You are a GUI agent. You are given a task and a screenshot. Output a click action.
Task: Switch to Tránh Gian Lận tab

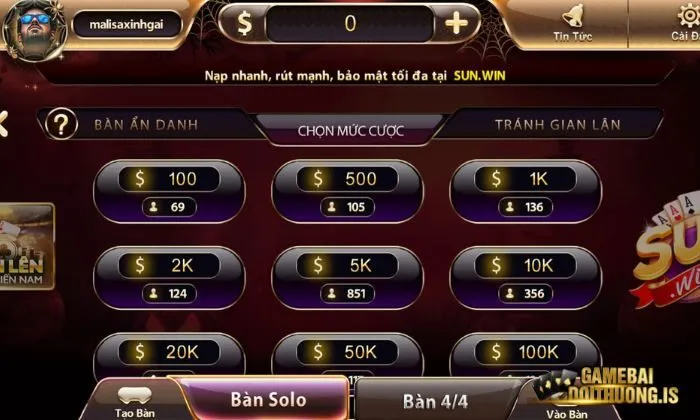[557, 125]
